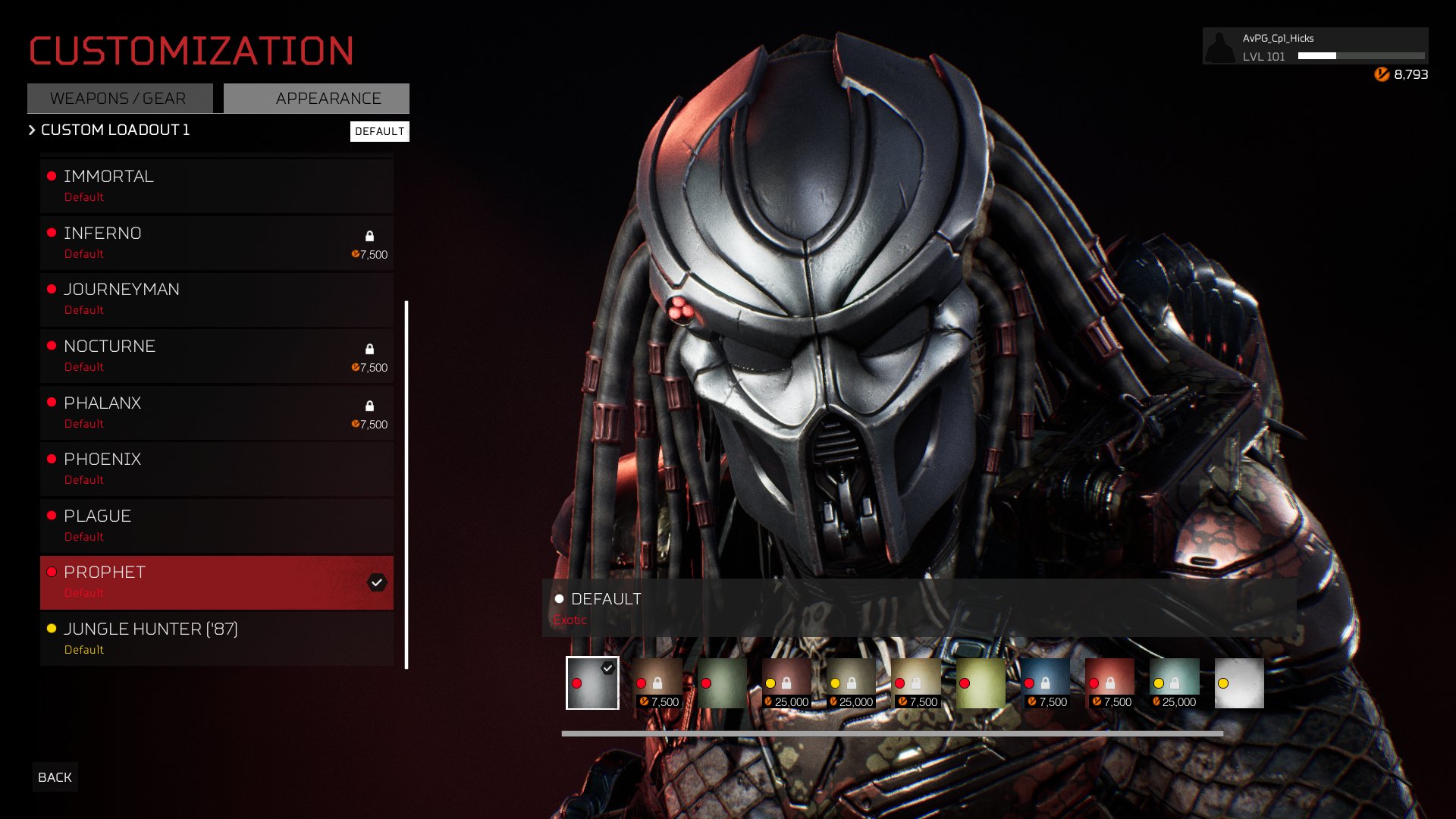Click the lock icon on the Phalanx skin
Screen dimensions: 1456x819
point(371,406)
